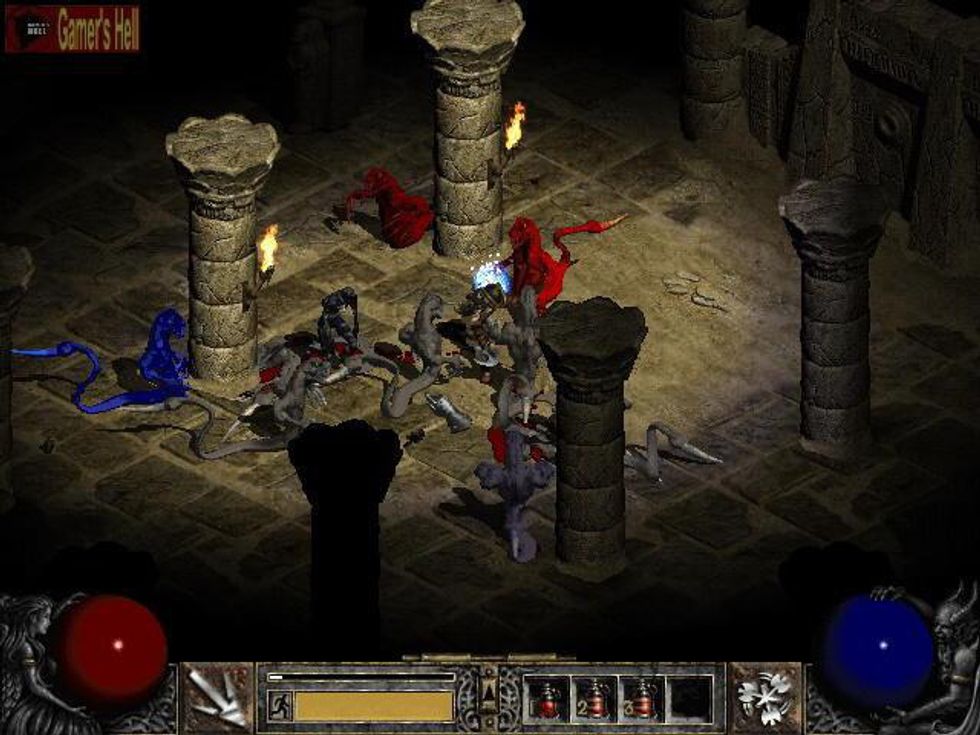Expand the mini panel arrow button
Image resolution: width=980 pixels, height=735 pixels.
(x=489, y=690)
